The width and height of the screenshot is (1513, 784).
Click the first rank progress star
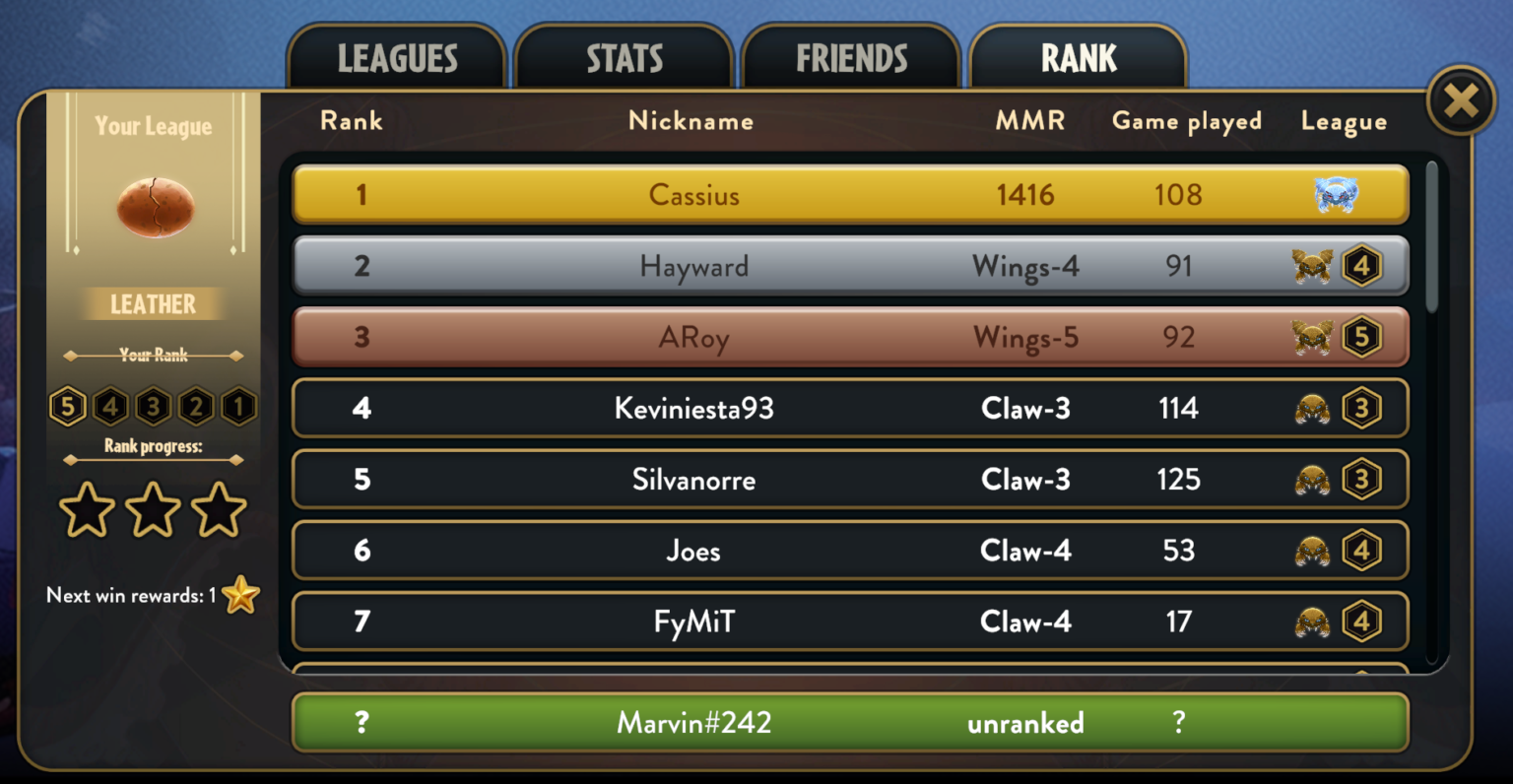(87, 510)
